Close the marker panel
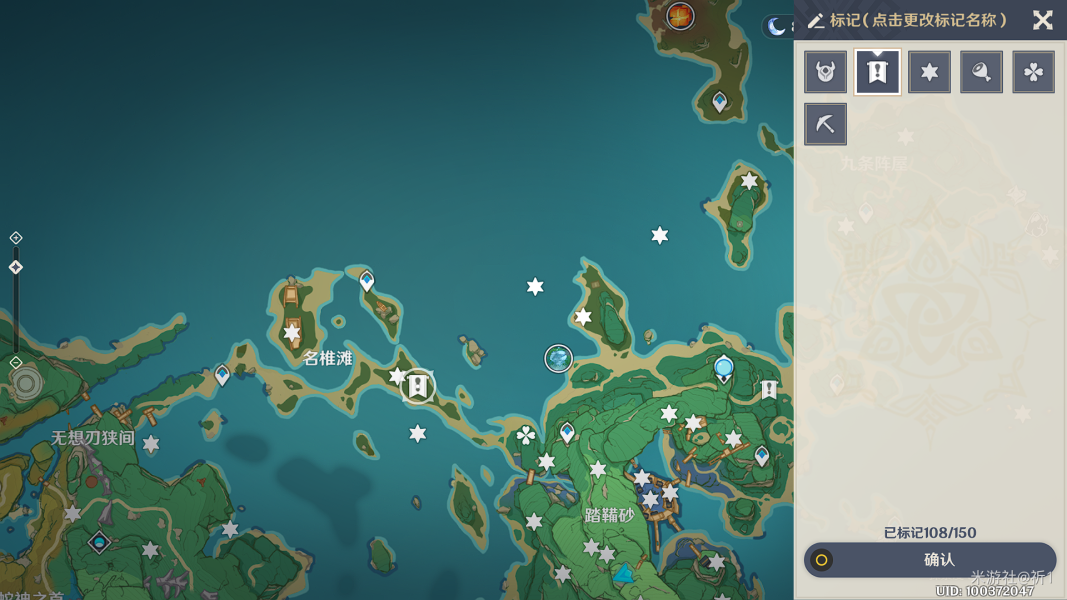Viewport: 1067px width, 600px height. [x=1042, y=20]
